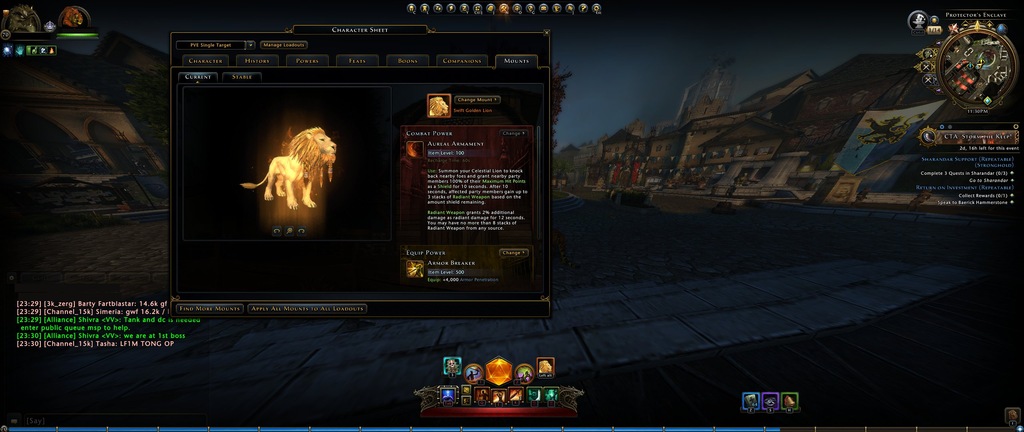1024x432 pixels.
Task: Switch to the Character tab
Action: tap(206, 61)
